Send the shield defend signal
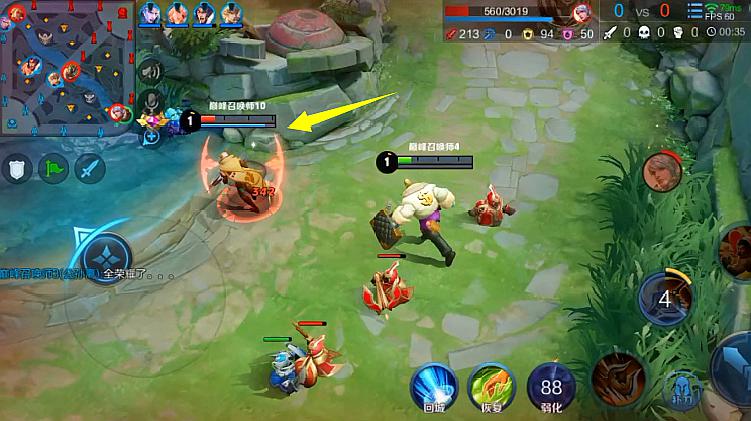The width and height of the screenshot is (751, 421). coord(17,167)
